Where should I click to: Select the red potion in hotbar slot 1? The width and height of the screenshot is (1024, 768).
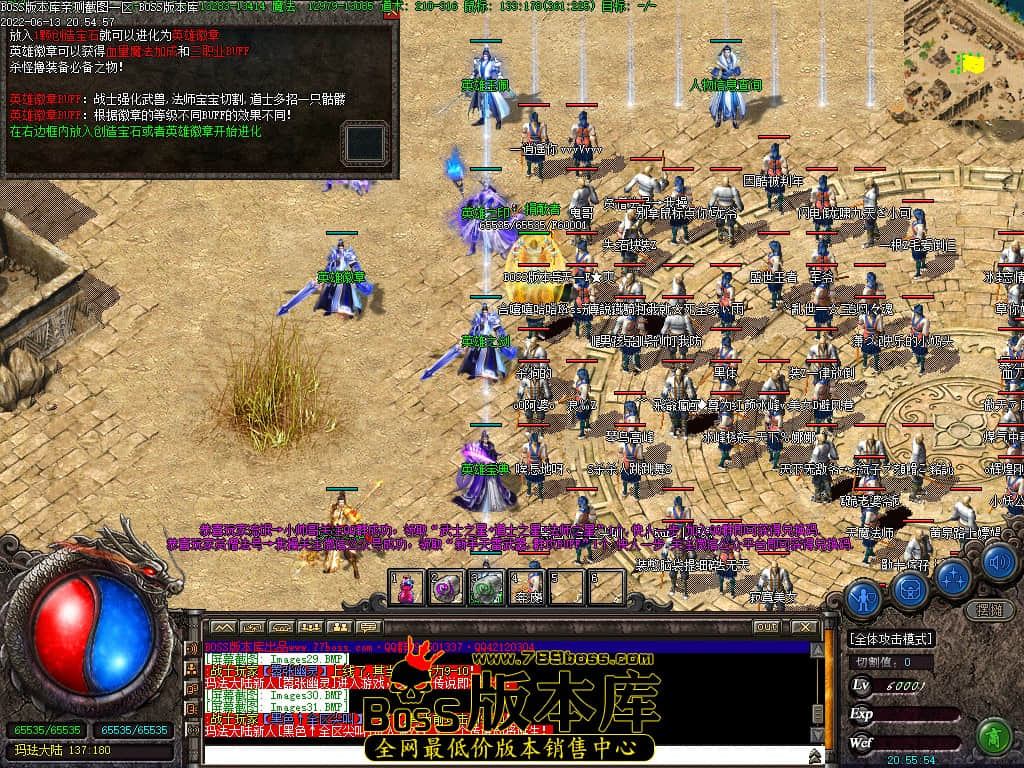coord(406,588)
